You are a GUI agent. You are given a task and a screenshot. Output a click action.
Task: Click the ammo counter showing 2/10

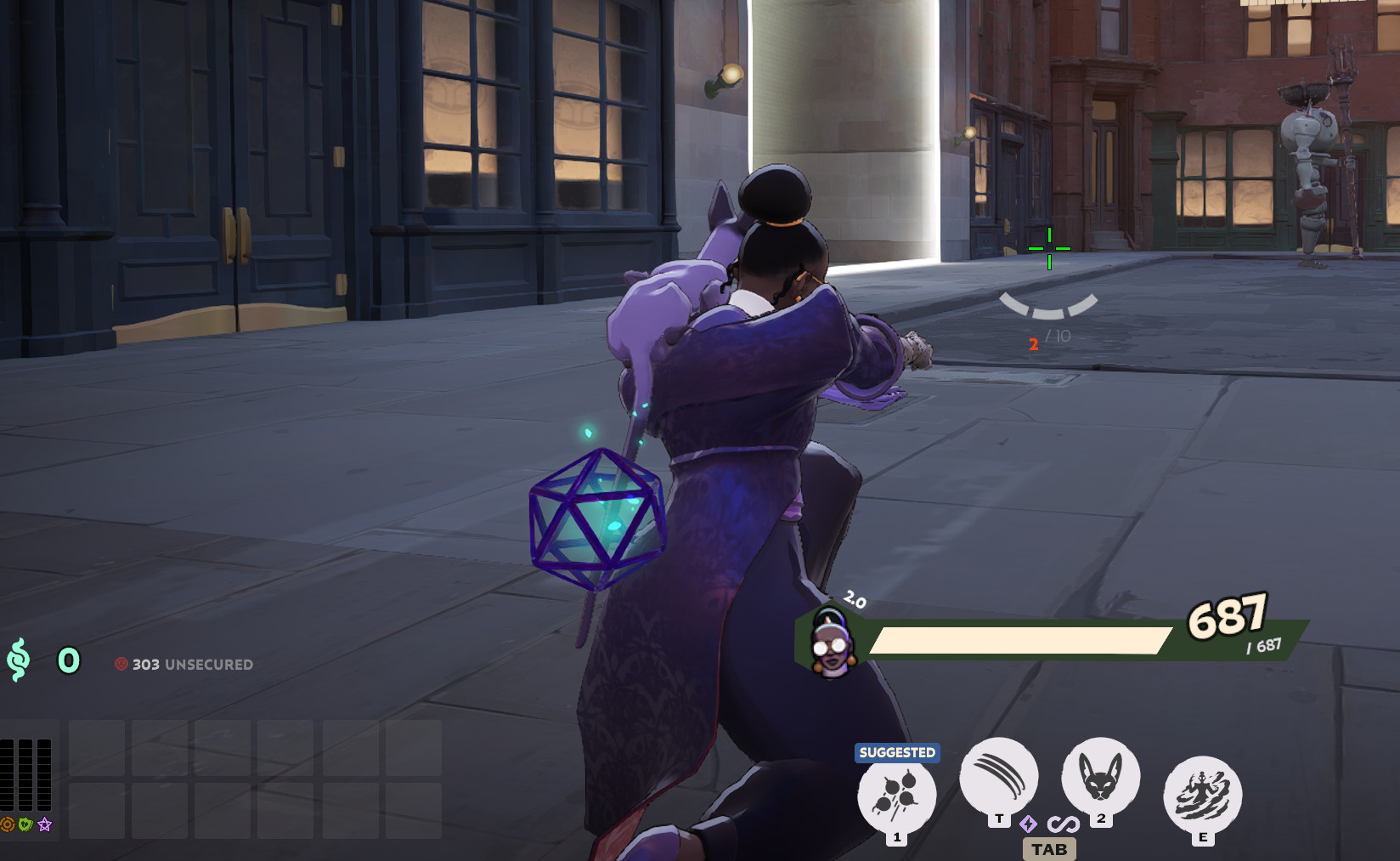(1047, 341)
